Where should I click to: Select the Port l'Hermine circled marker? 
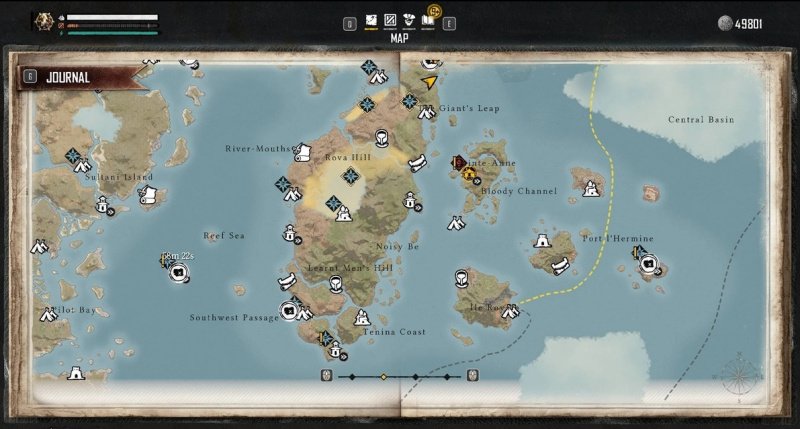[x=649, y=263]
